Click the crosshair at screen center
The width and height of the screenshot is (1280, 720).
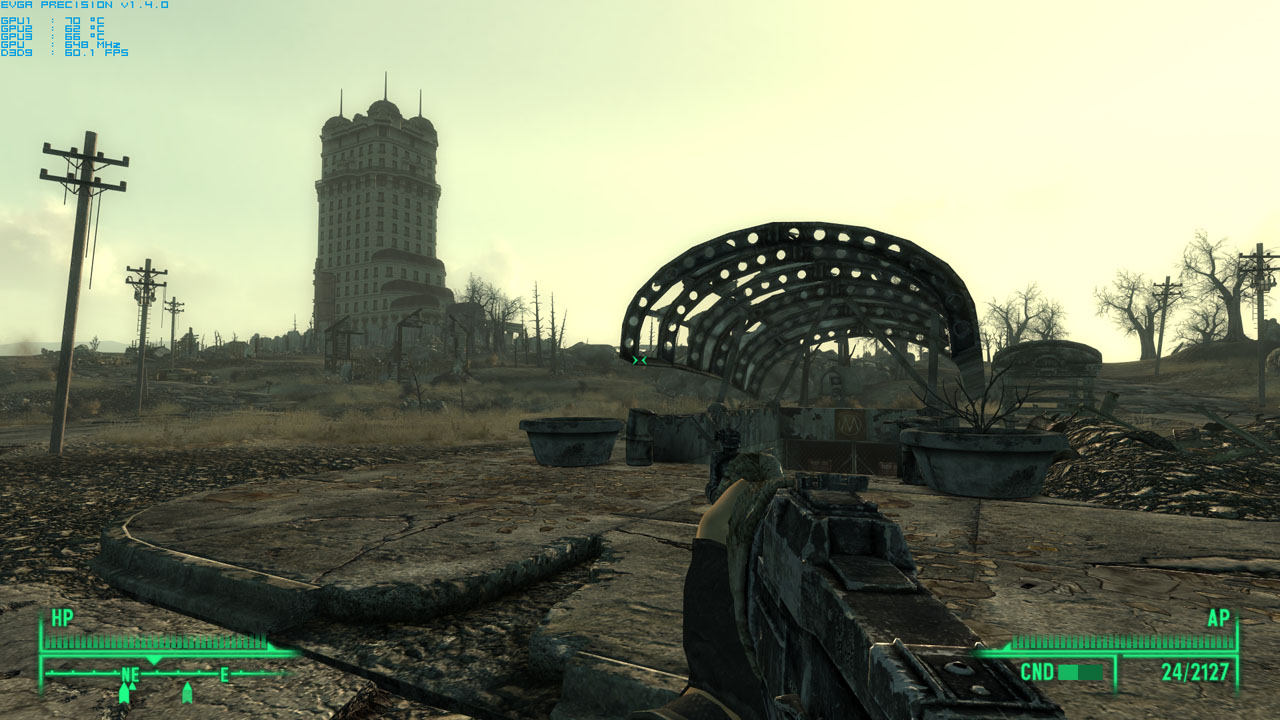pyautogui.click(x=638, y=360)
